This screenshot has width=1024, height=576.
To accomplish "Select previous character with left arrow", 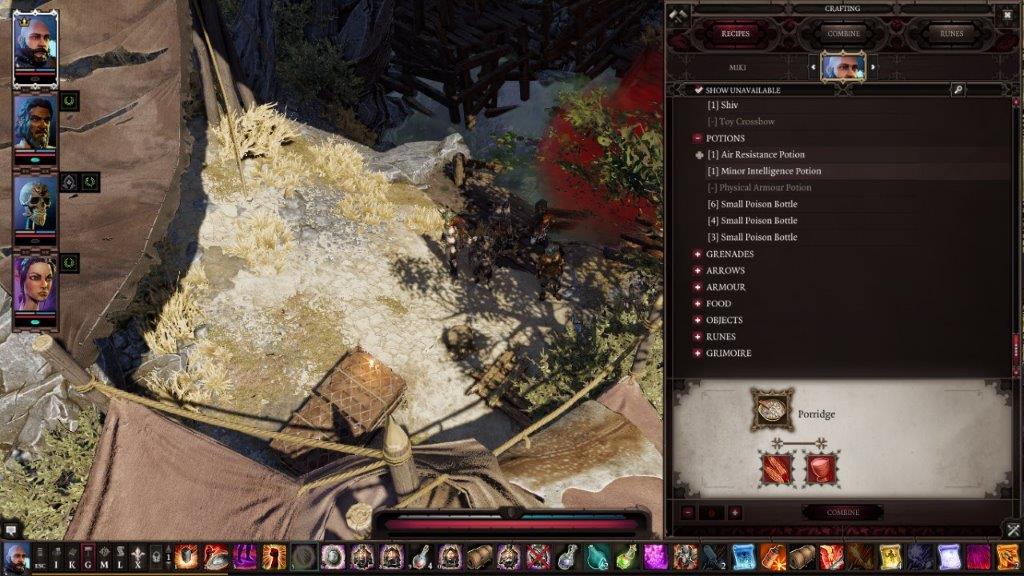I will 815,67.
